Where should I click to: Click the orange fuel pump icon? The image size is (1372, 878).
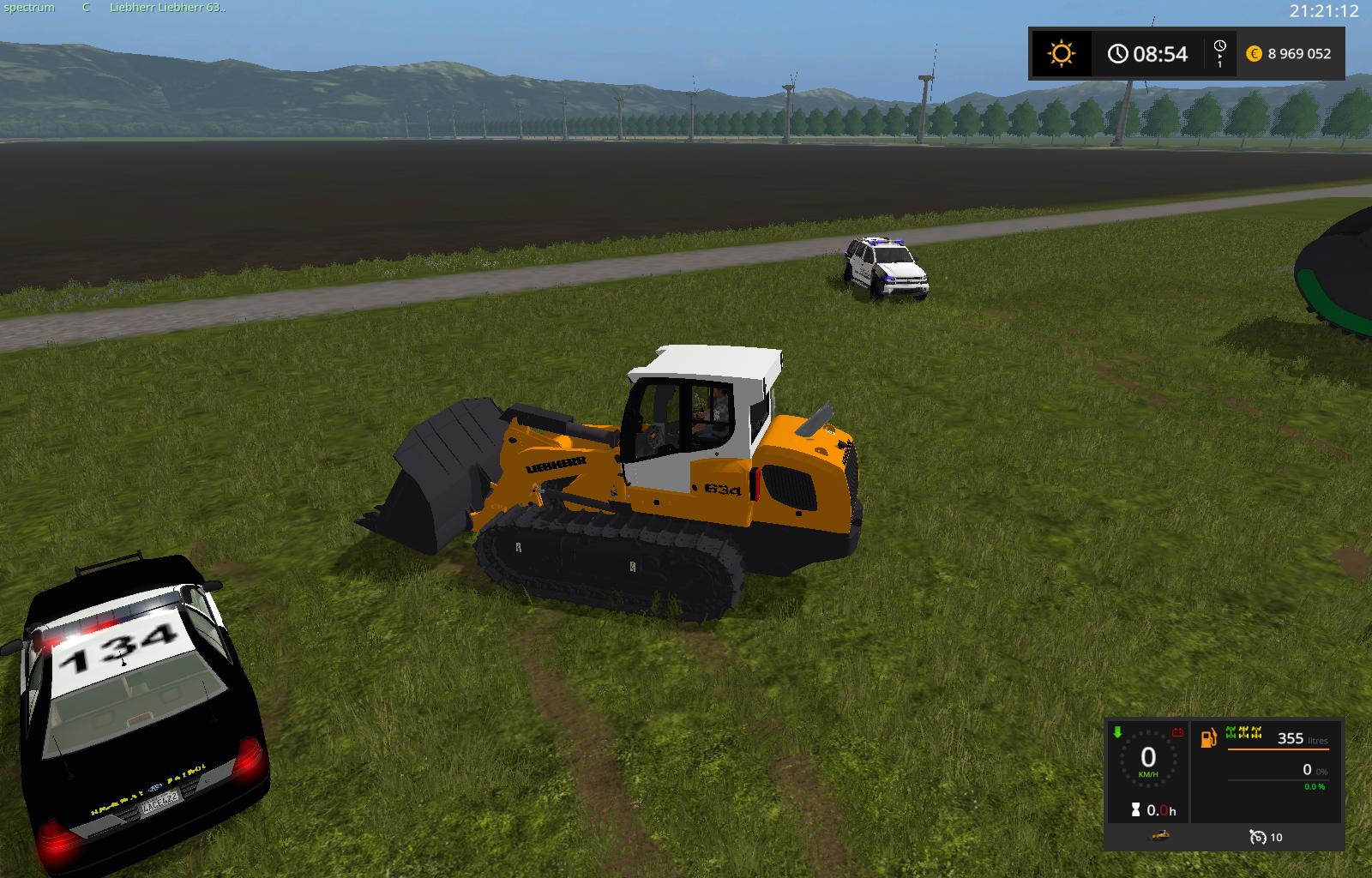coord(1208,737)
